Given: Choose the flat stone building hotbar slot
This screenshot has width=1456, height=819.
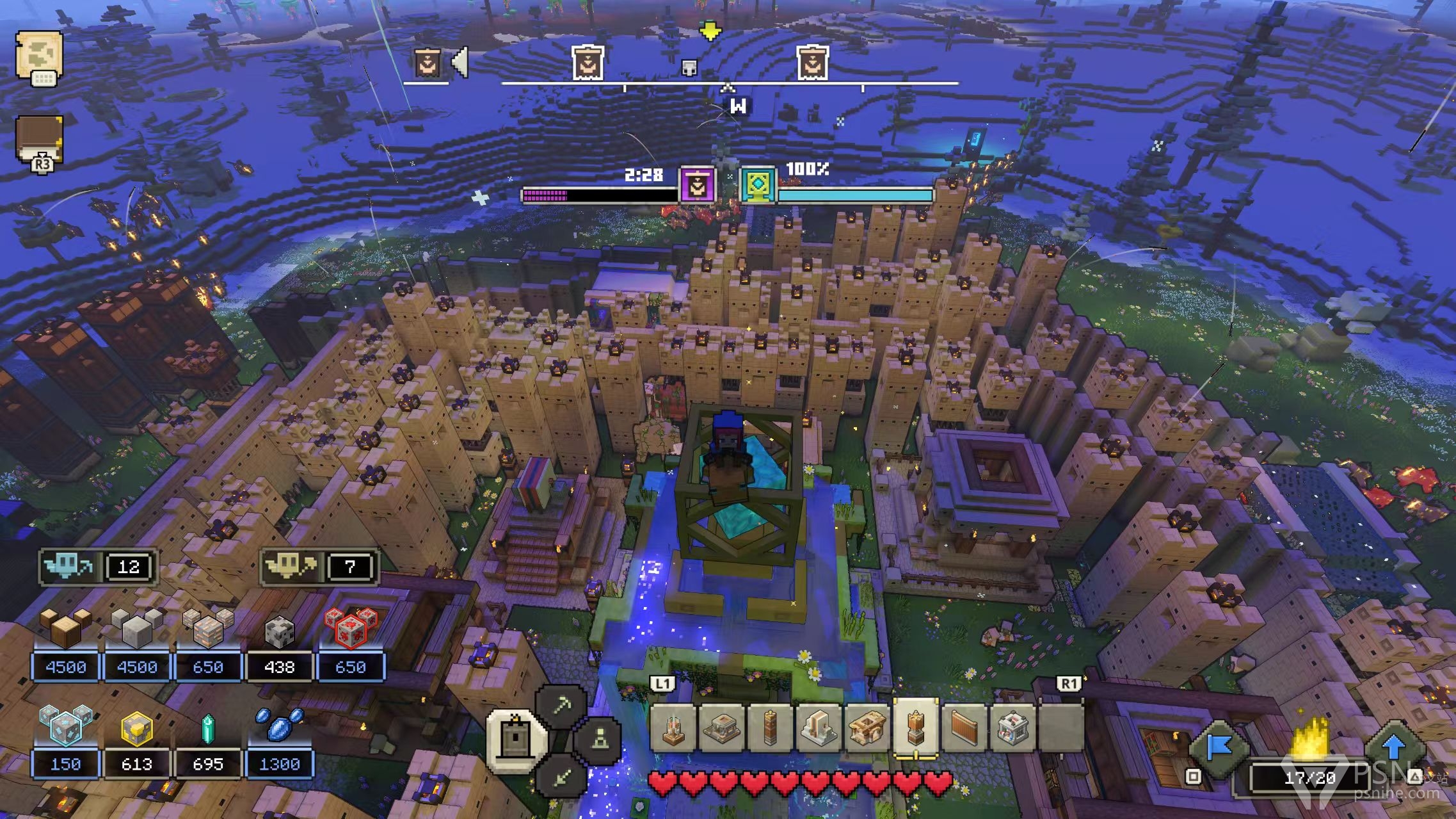Looking at the screenshot, I should (x=721, y=727).
